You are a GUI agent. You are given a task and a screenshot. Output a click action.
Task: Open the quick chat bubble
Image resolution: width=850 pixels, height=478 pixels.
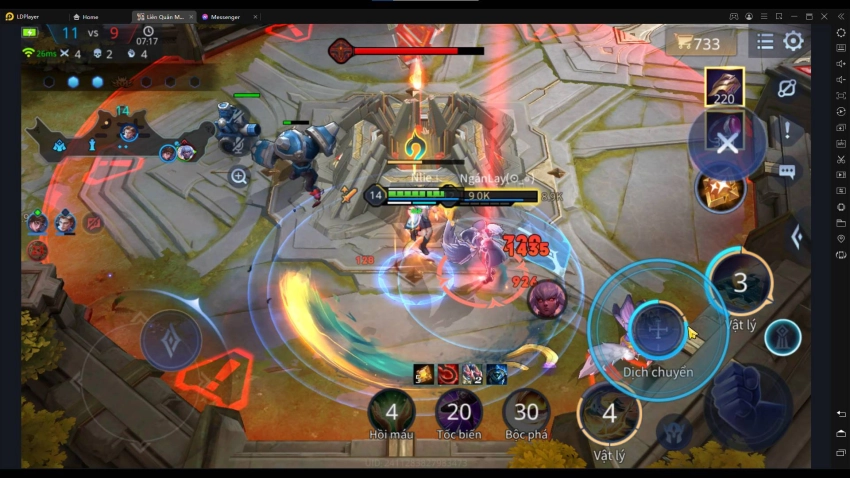coord(787,171)
